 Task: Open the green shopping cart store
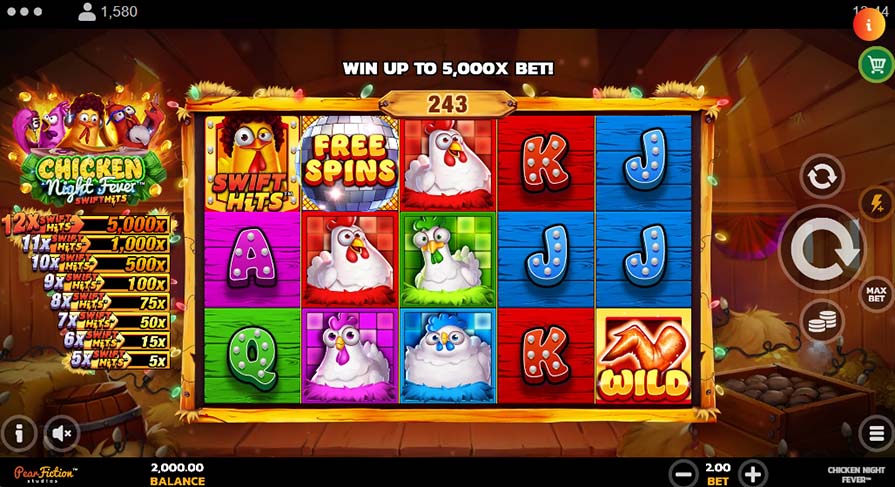coord(876,65)
